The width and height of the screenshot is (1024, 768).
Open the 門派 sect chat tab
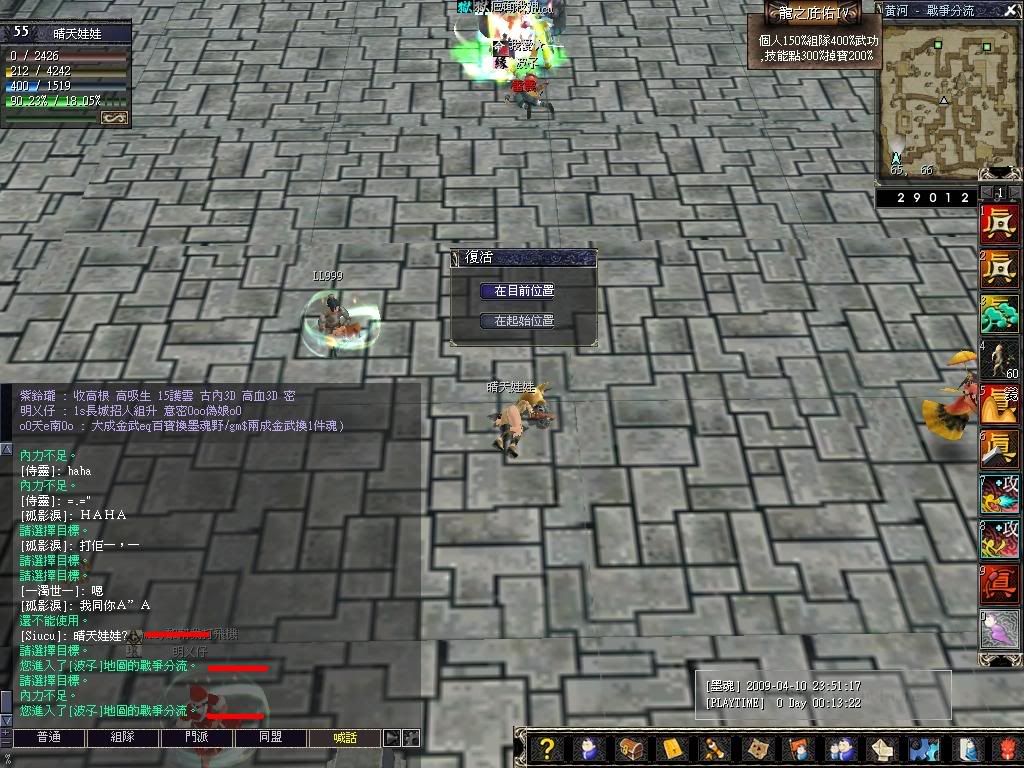pos(196,738)
